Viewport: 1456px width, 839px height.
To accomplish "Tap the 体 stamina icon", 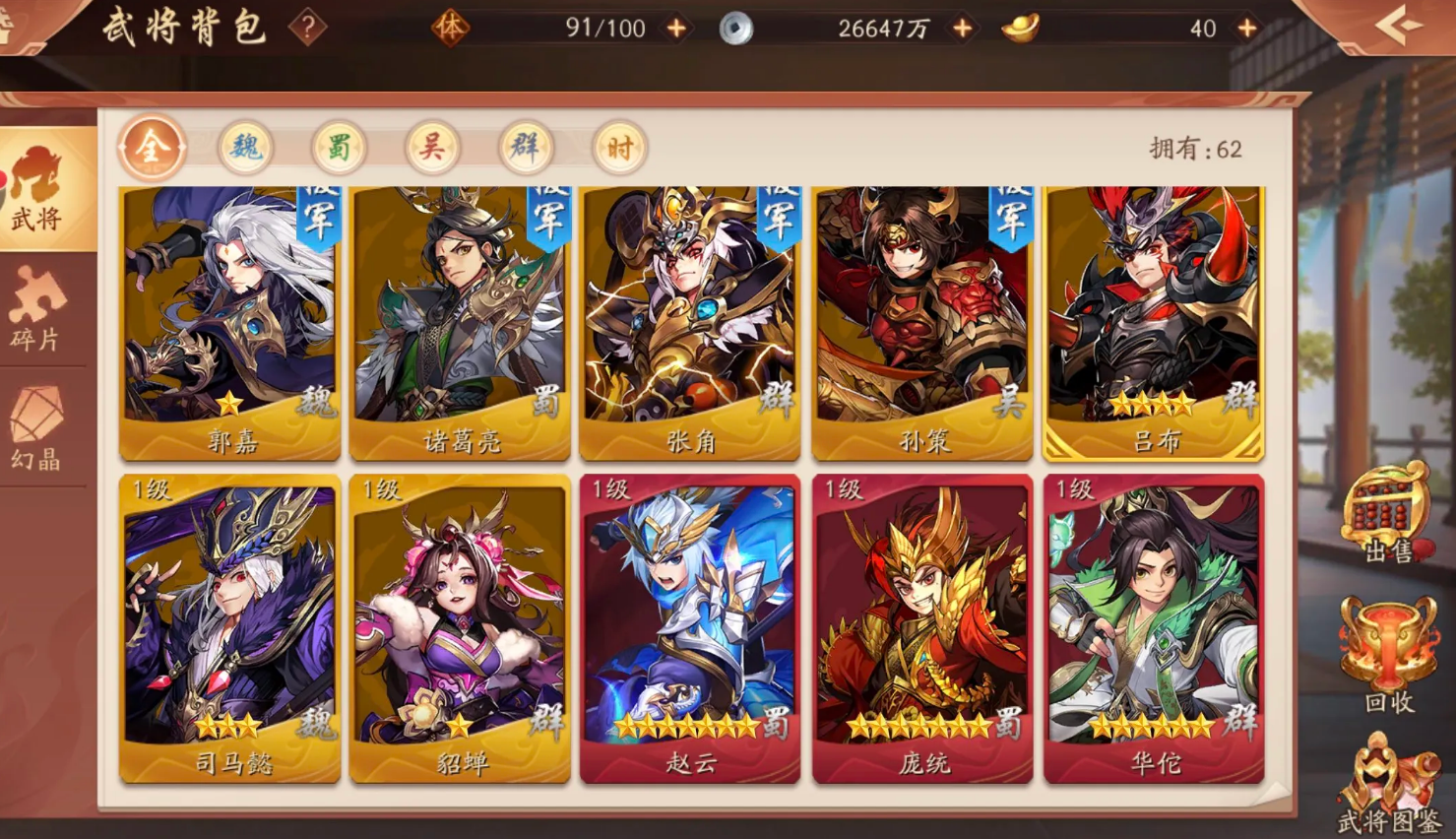I will coord(451,28).
